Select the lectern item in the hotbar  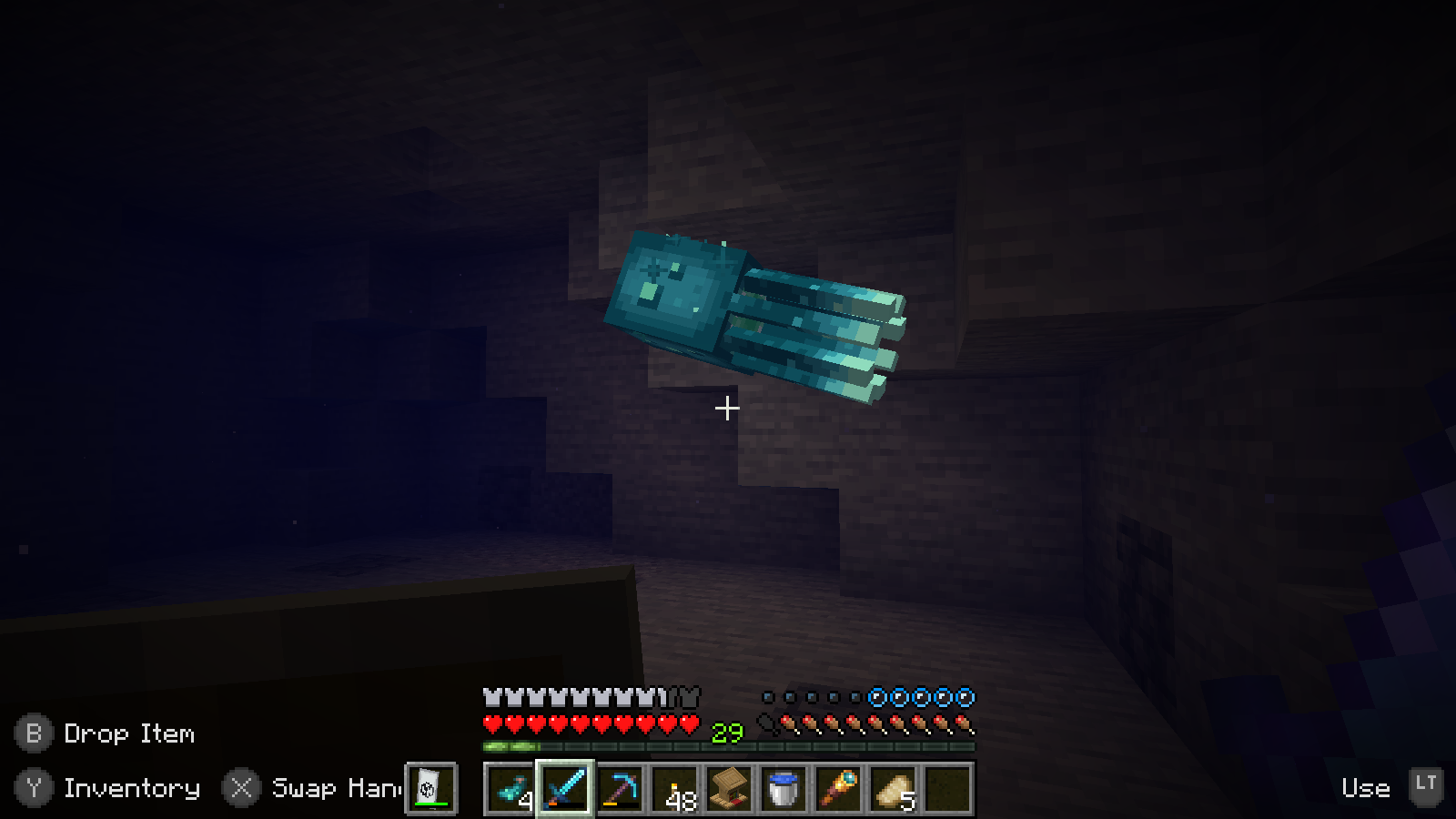click(728, 789)
